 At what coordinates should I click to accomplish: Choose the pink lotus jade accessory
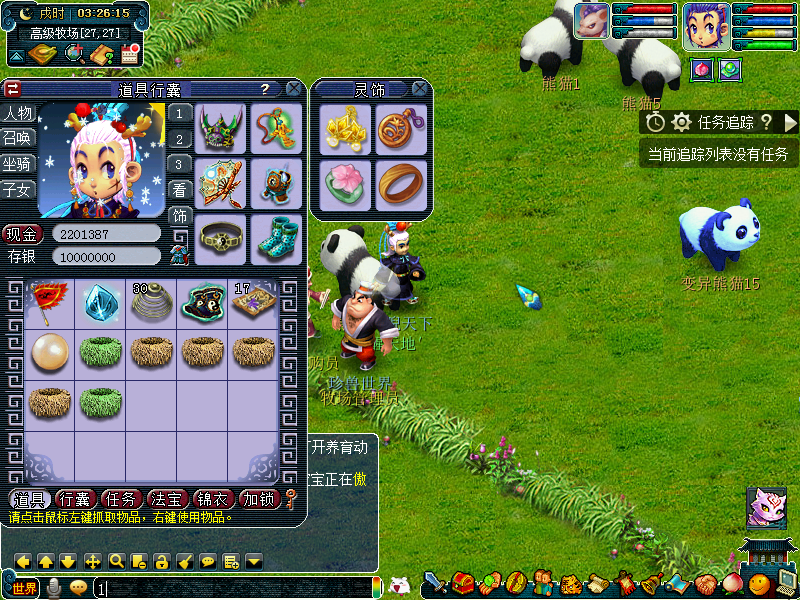tap(345, 184)
